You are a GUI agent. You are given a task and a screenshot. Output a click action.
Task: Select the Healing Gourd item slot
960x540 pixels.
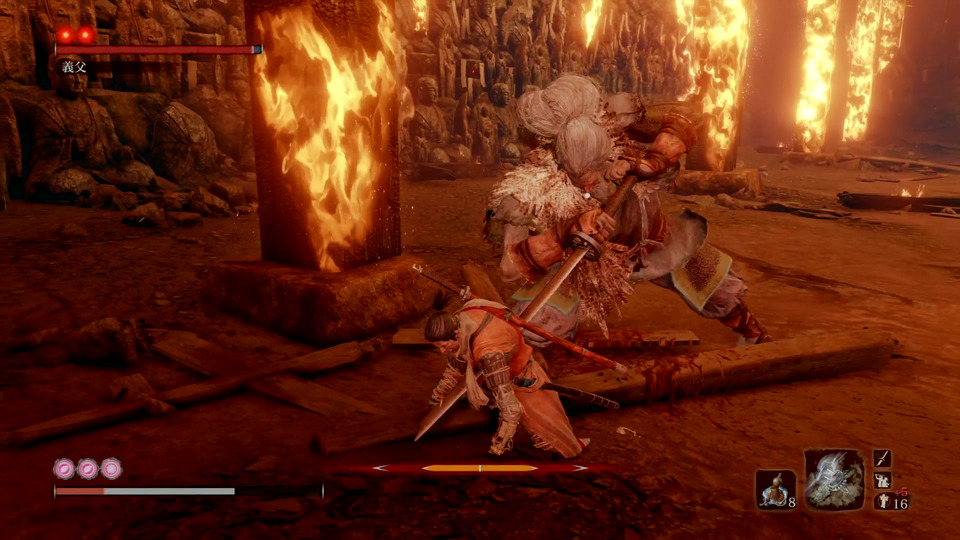pyautogui.click(x=775, y=489)
